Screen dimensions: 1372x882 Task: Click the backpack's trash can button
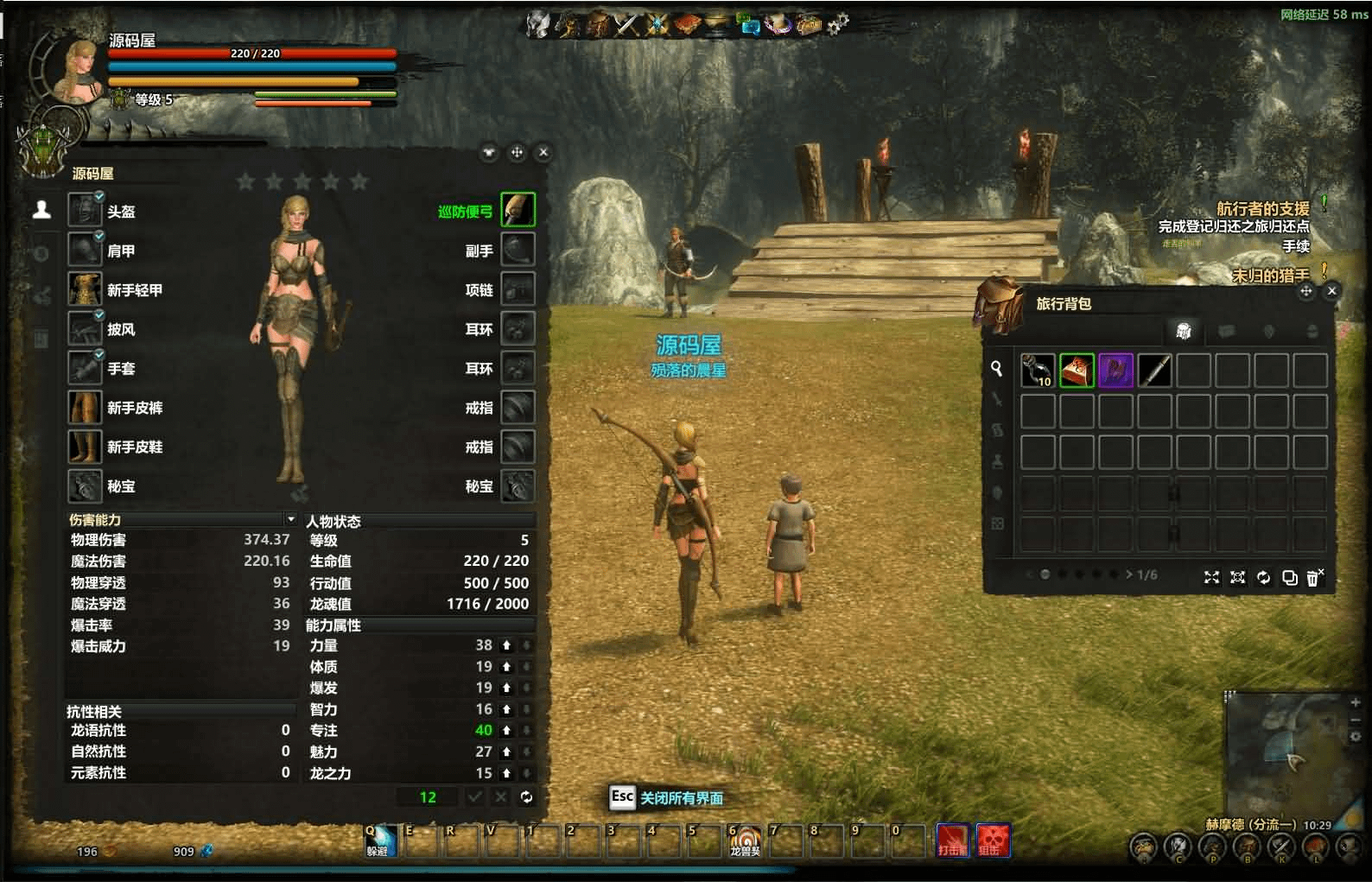pos(1313,577)
